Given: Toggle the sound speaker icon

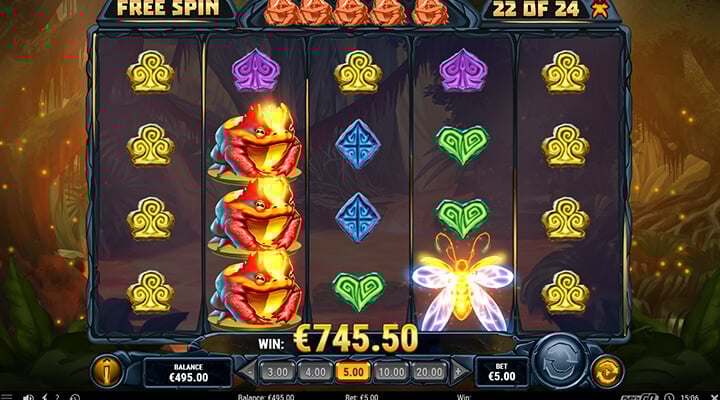Looking at the screenshot, I should tap(27, 397).
